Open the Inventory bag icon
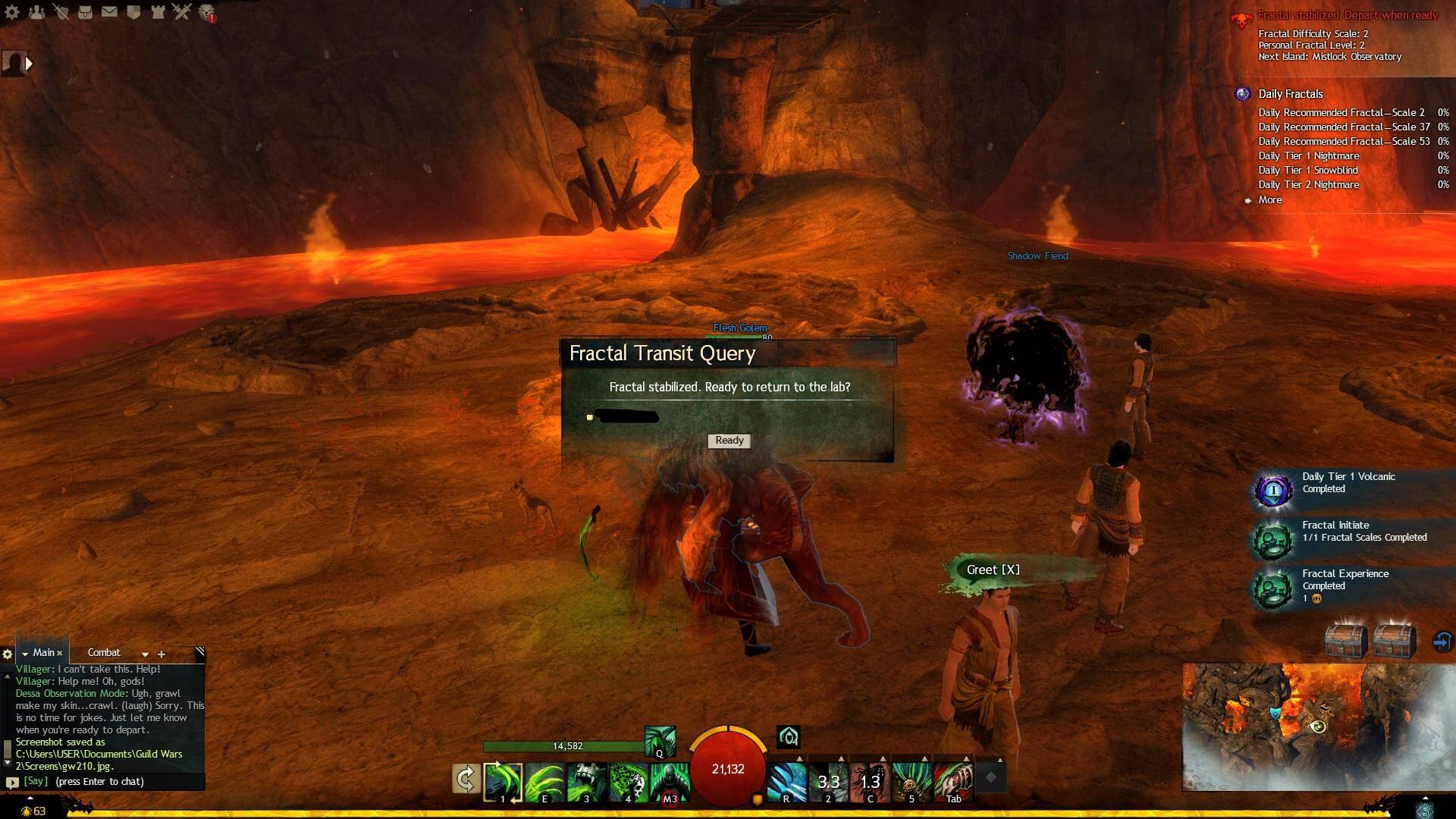The width and height of the screenshot is (1456, 819). tap(85, 11)
